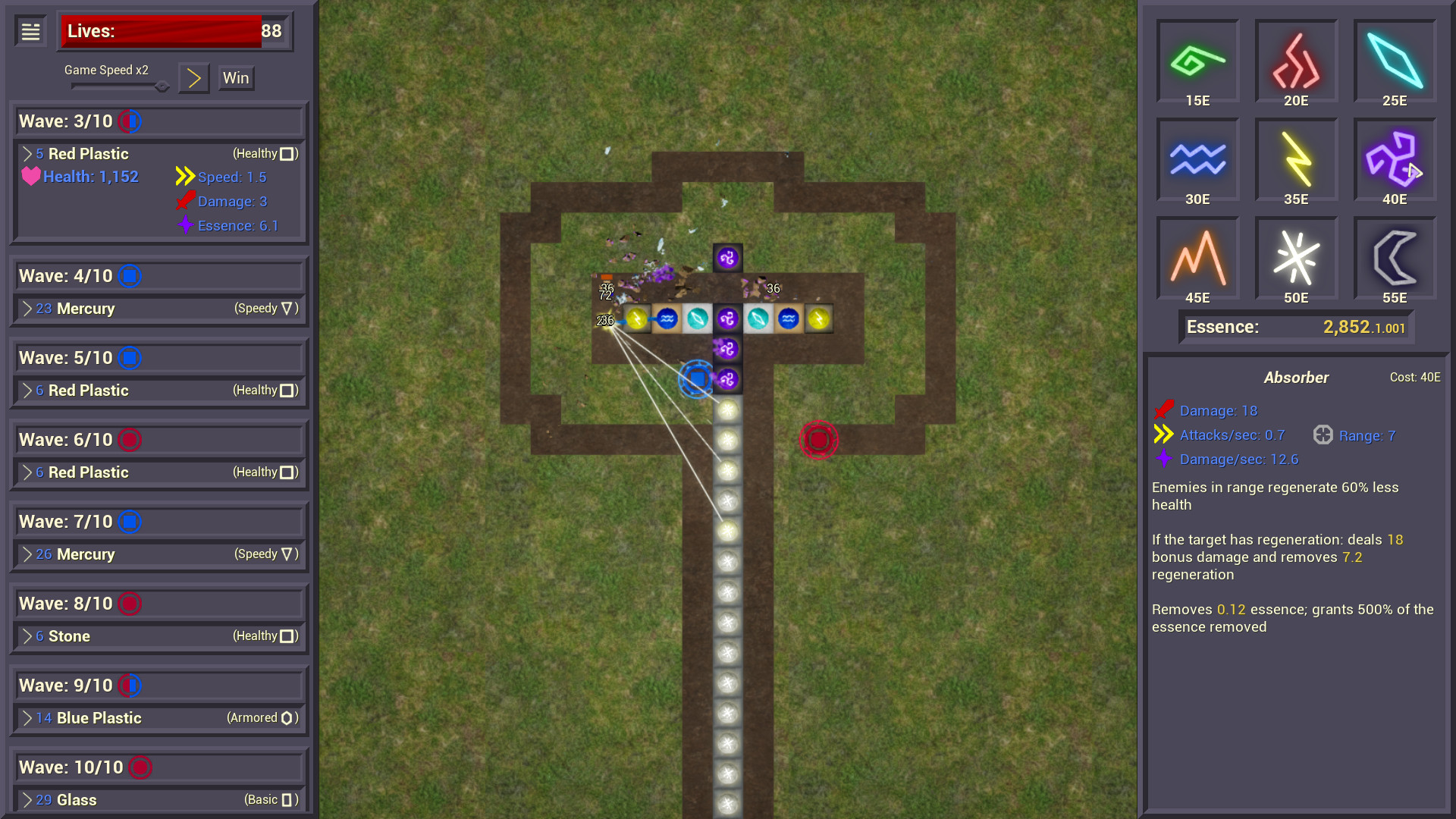Toggle the blue marker on Wave 4 header

[130, 276]
